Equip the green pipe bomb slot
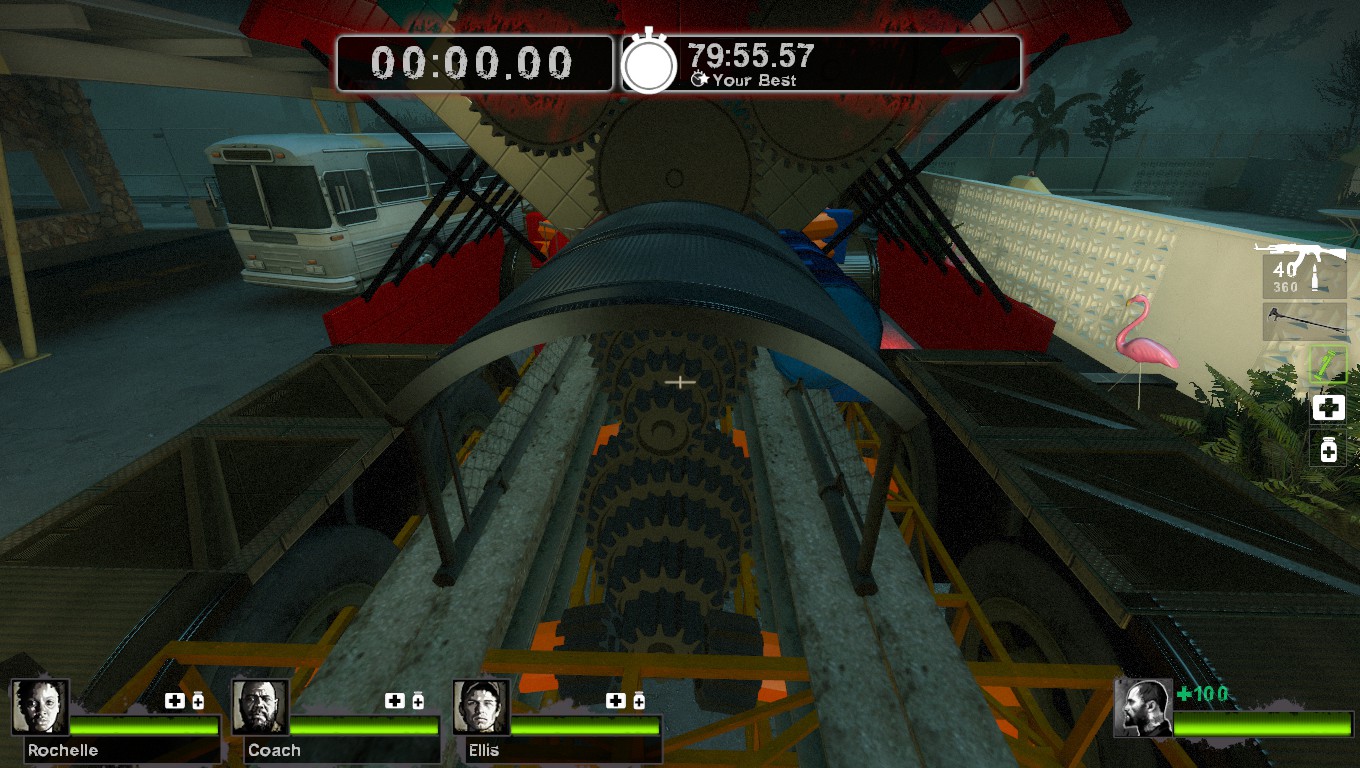The image size is (1360, 768). click(x=1328, y=366)
